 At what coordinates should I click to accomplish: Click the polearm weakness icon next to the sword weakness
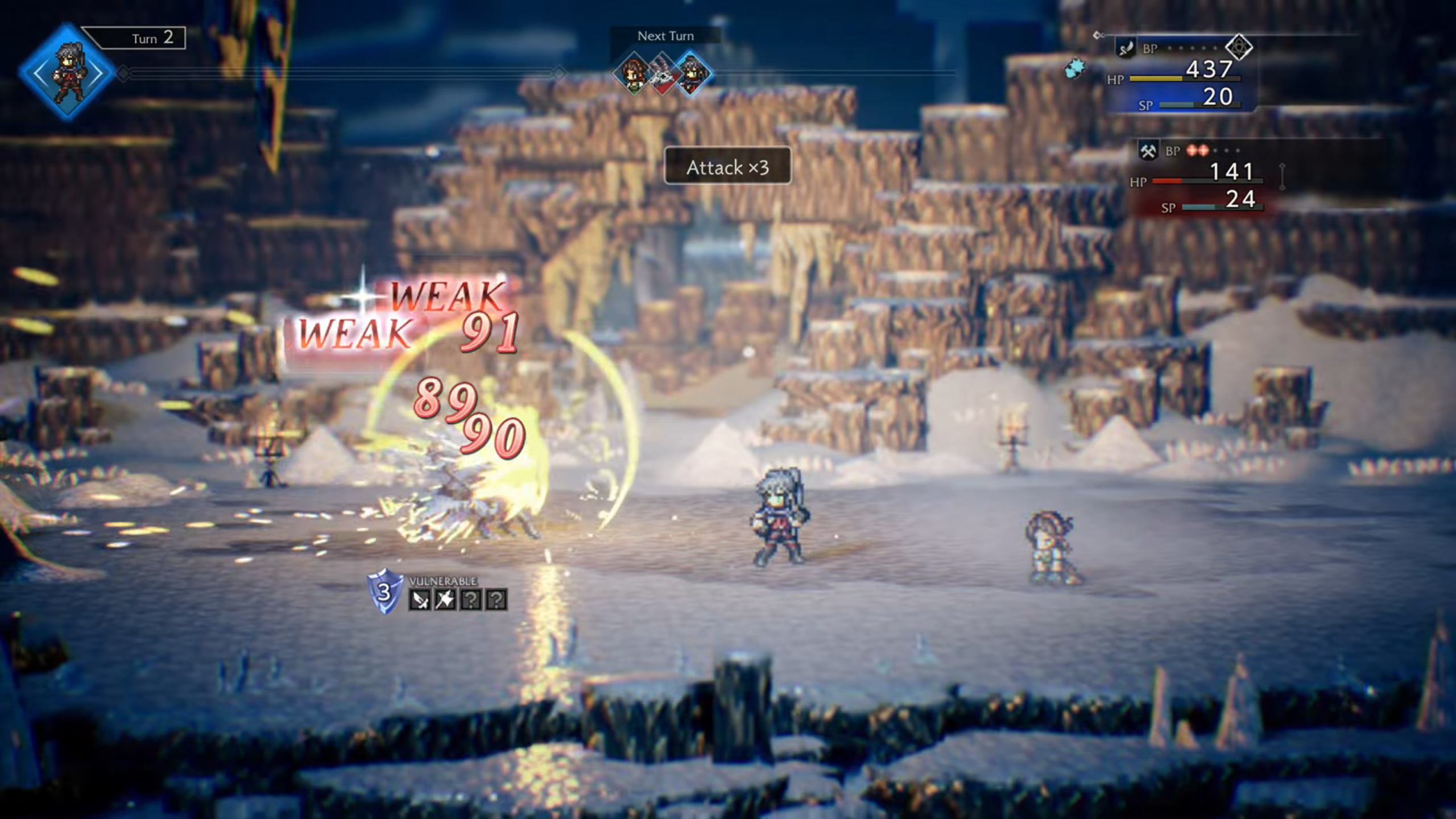445,599
